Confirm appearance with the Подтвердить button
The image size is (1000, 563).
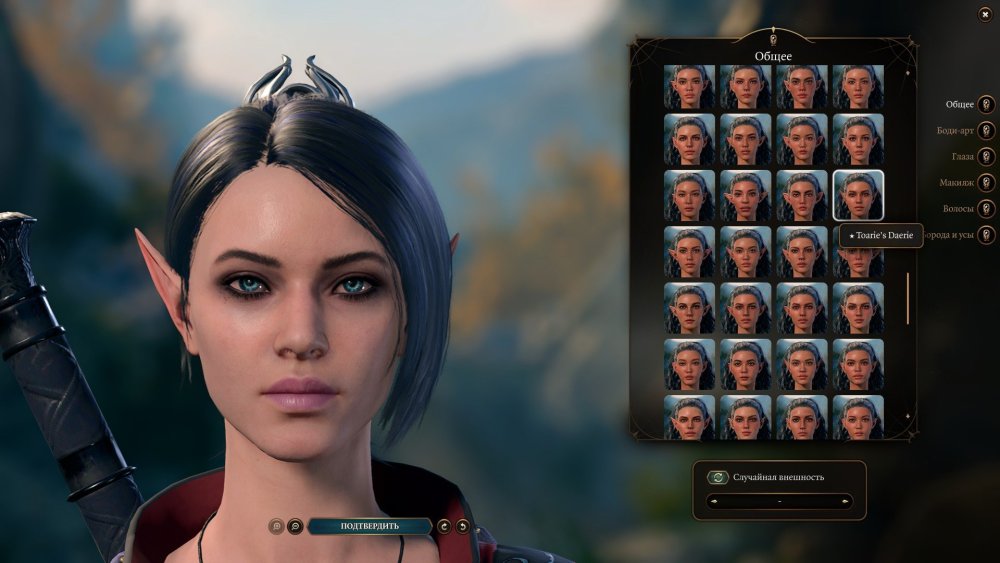(x=369, y=526)
